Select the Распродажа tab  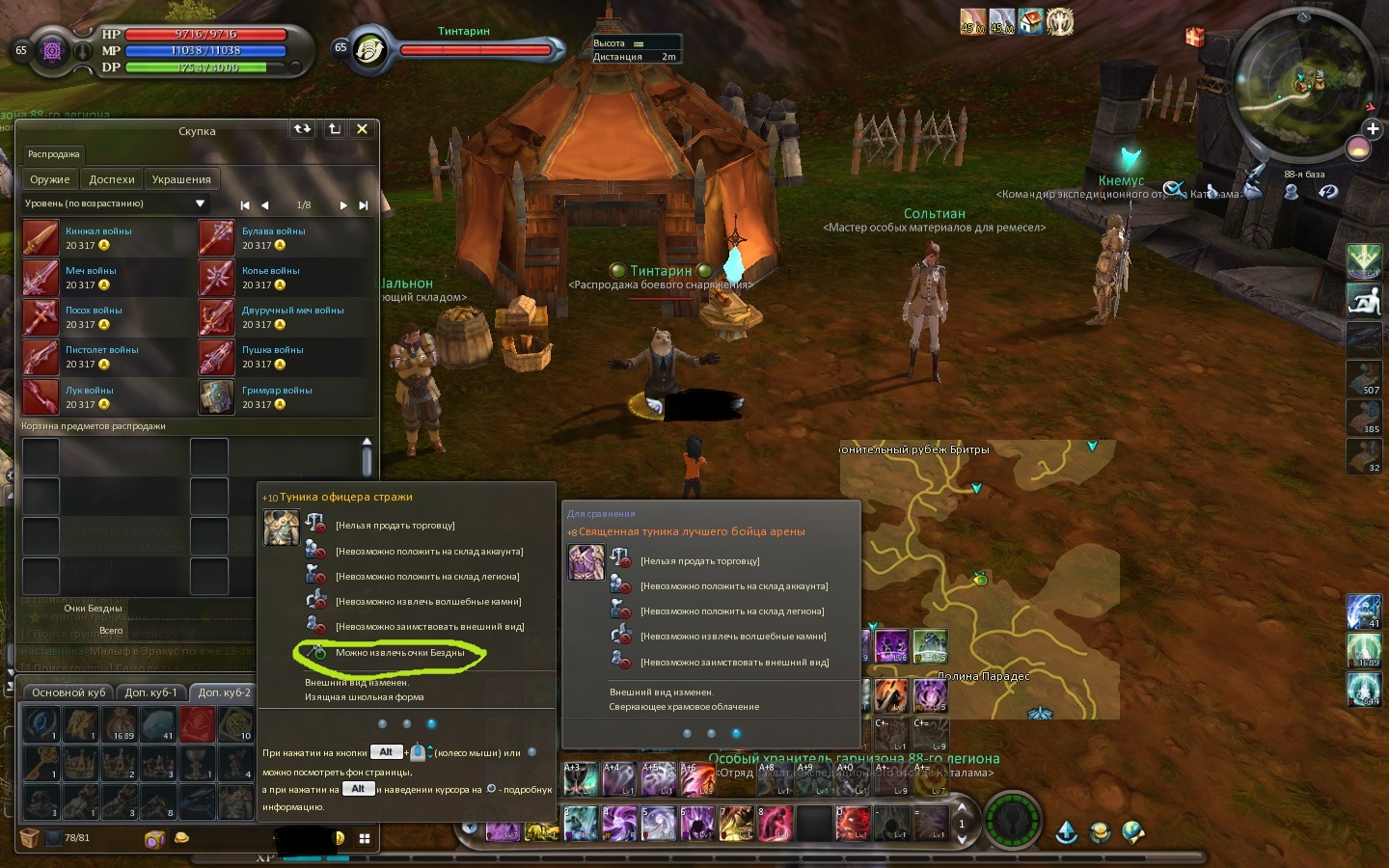54,154
